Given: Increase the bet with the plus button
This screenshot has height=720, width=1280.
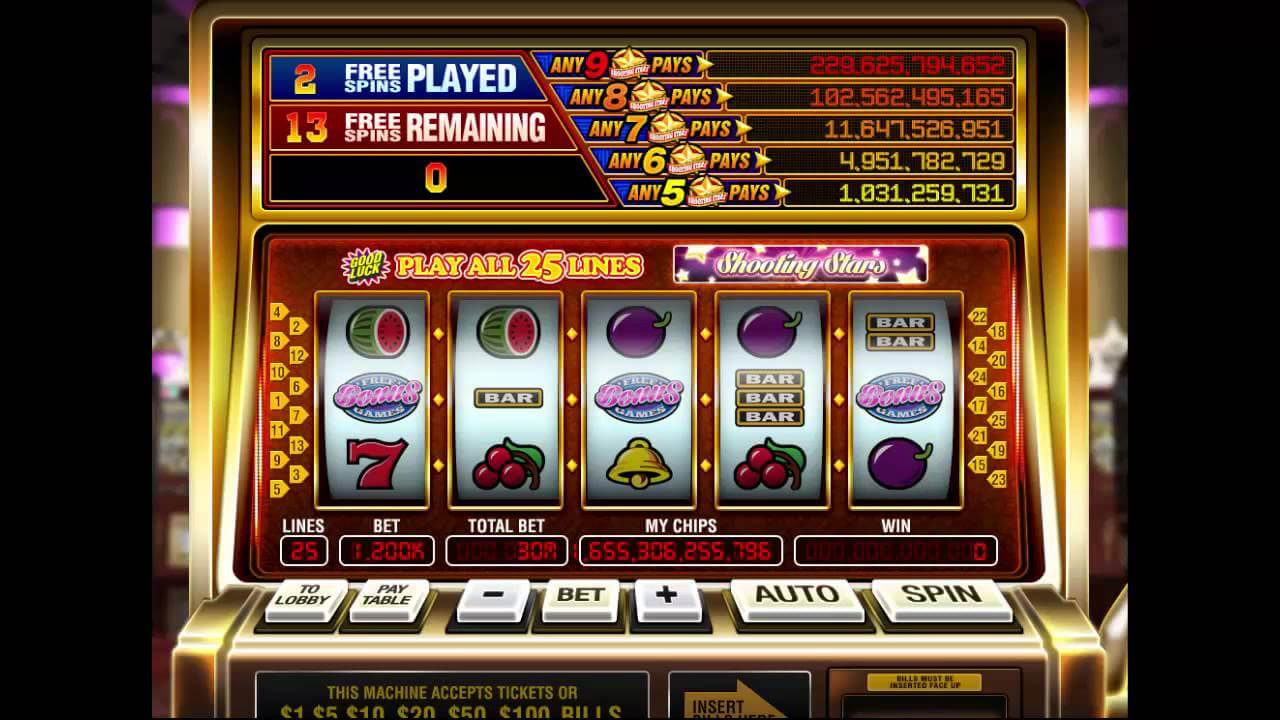Looking at the screenshot, I should [x=666, y=596].
